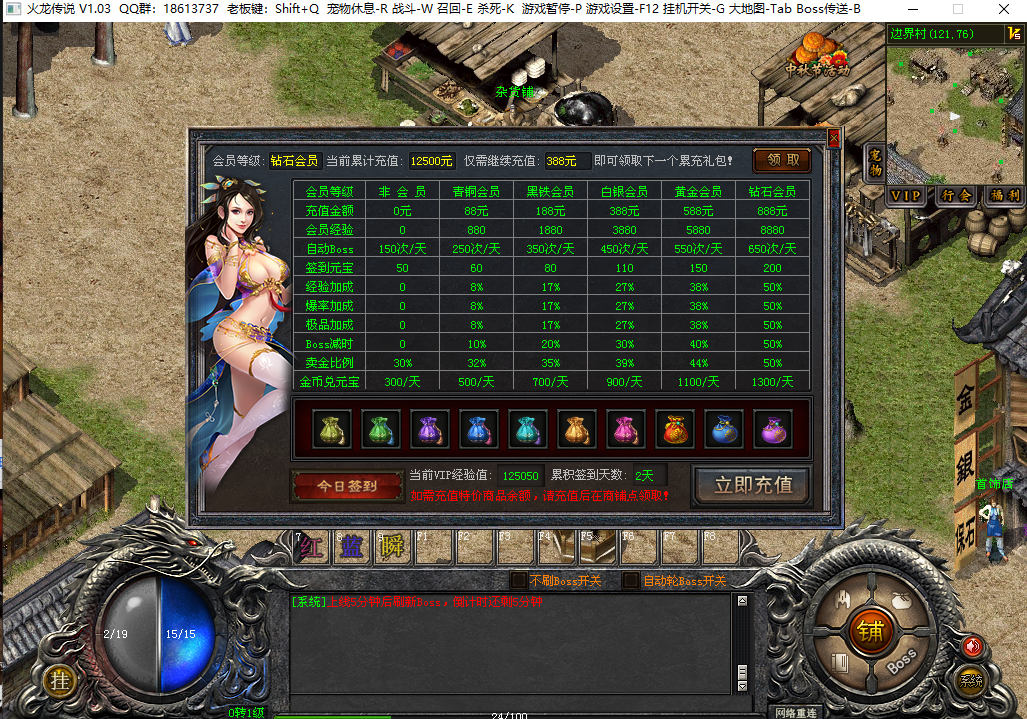Screen dimensions: 1027x719
Task: Hit the 立即充值 recharge button
Action: point(753,485)
